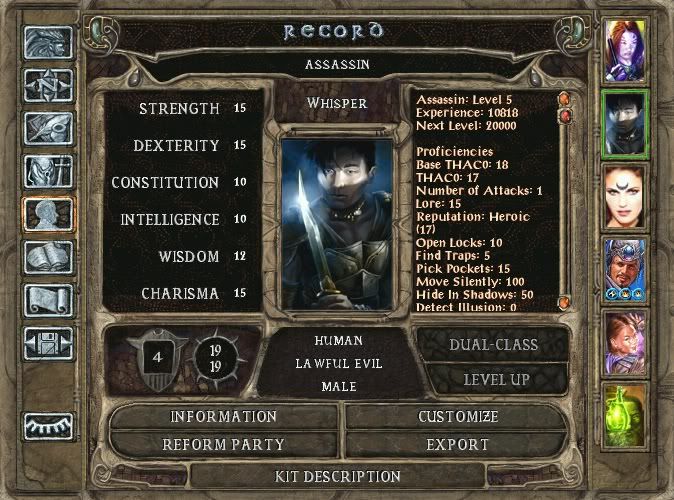Viewport: 674px width, 500px height.
Task: Select the Dual-Class button
Action: (494, 345)
